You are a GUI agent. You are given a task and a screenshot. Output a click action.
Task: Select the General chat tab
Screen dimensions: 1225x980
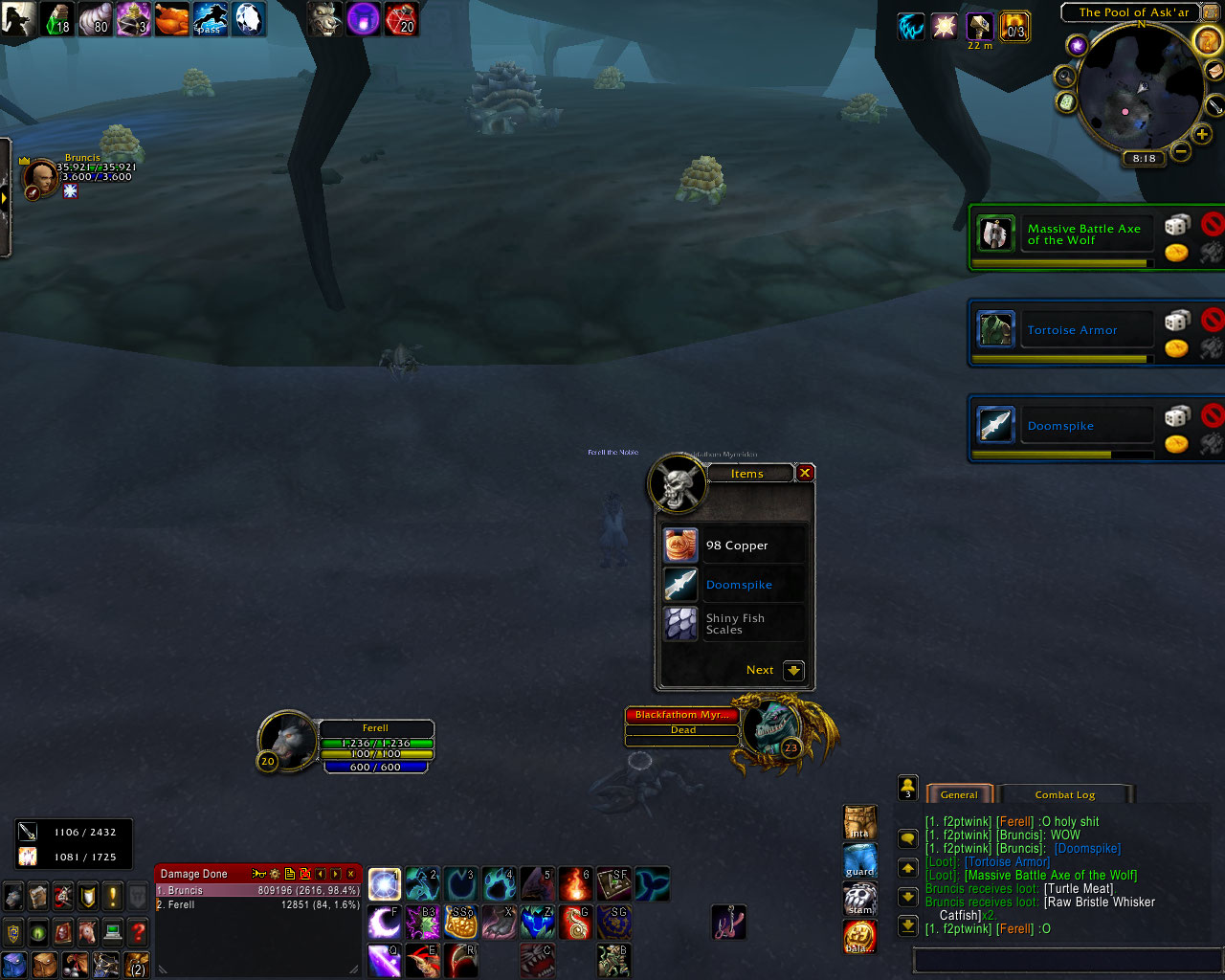959,794
